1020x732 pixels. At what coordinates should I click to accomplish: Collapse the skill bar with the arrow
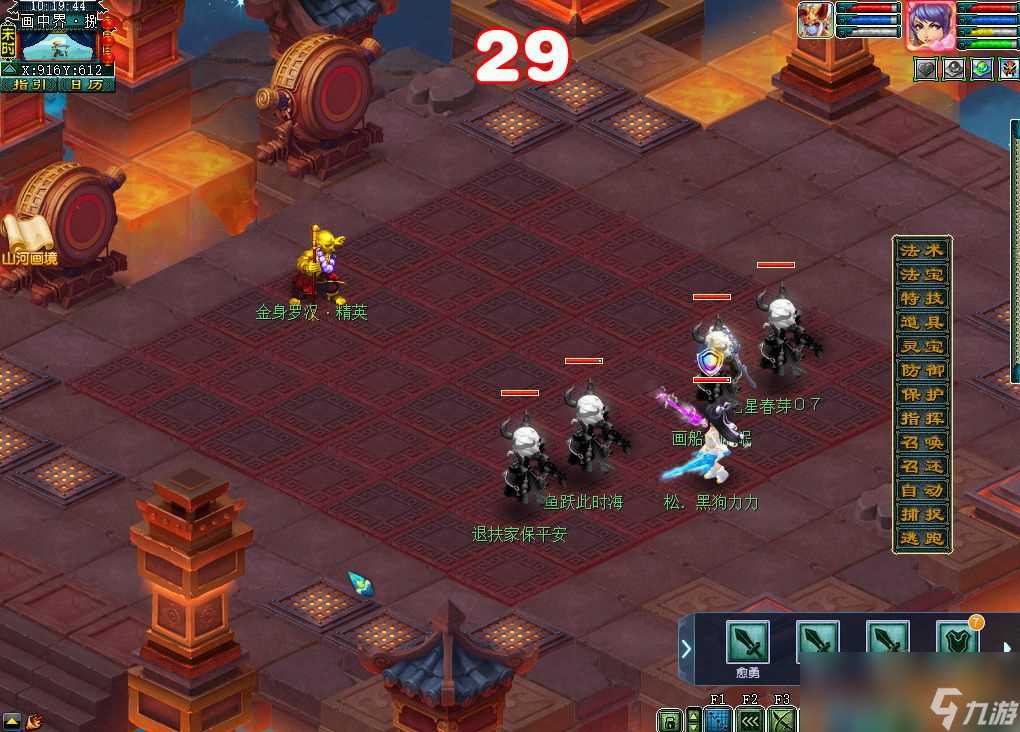[686, 648]
